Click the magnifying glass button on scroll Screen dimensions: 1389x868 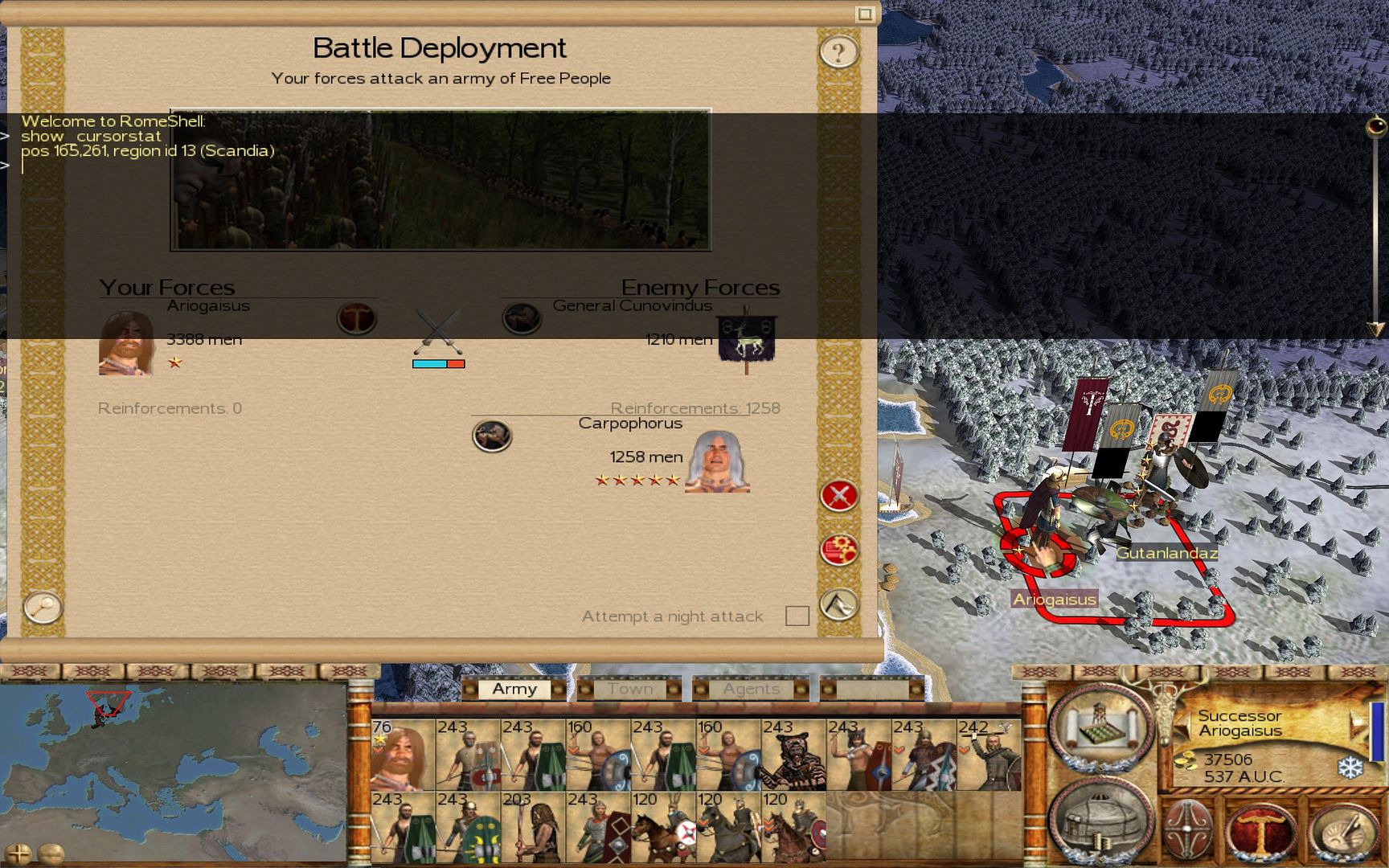[43, 607]
